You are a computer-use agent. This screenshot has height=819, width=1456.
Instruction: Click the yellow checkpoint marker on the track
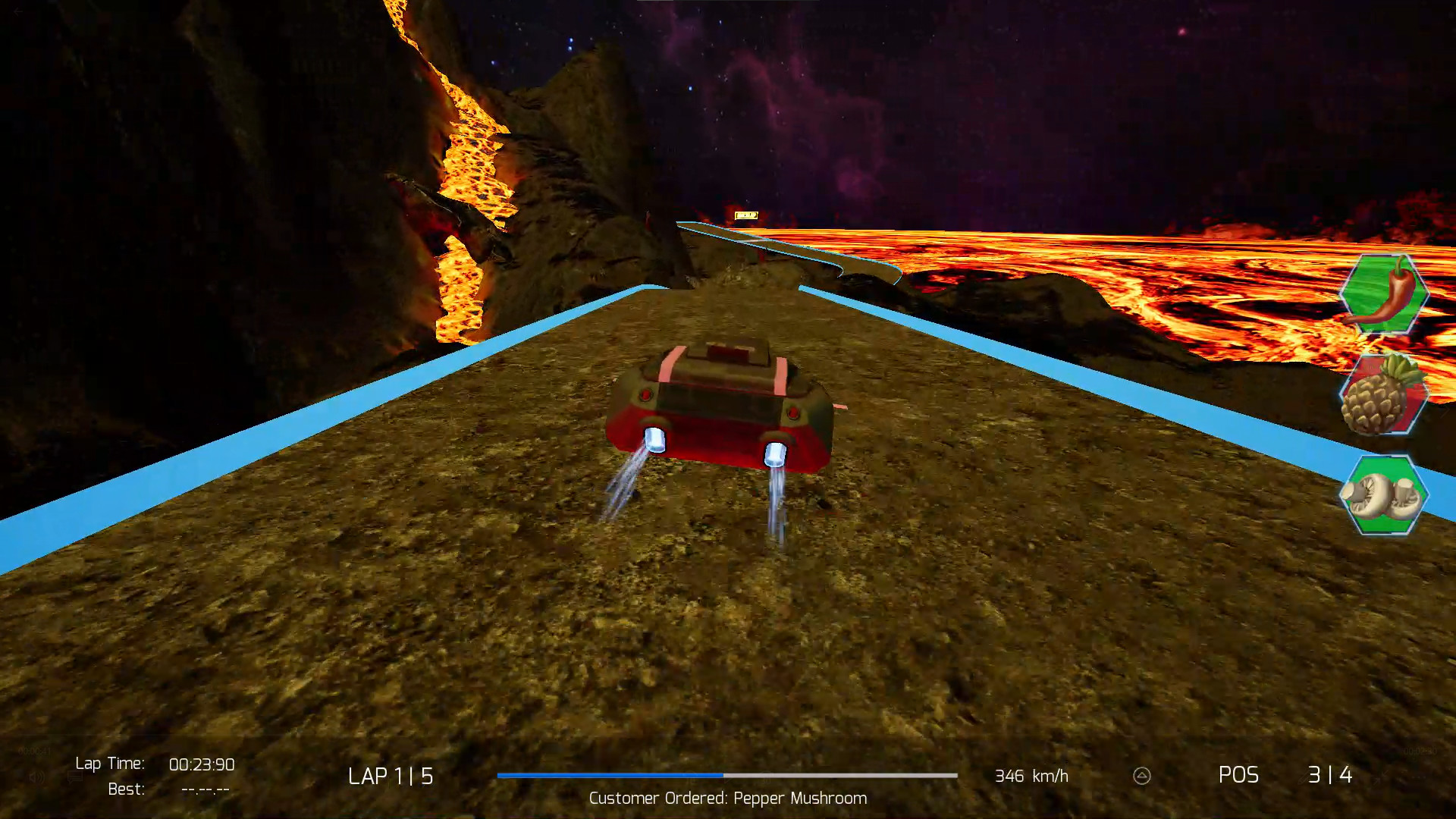(x=746, y=215)
